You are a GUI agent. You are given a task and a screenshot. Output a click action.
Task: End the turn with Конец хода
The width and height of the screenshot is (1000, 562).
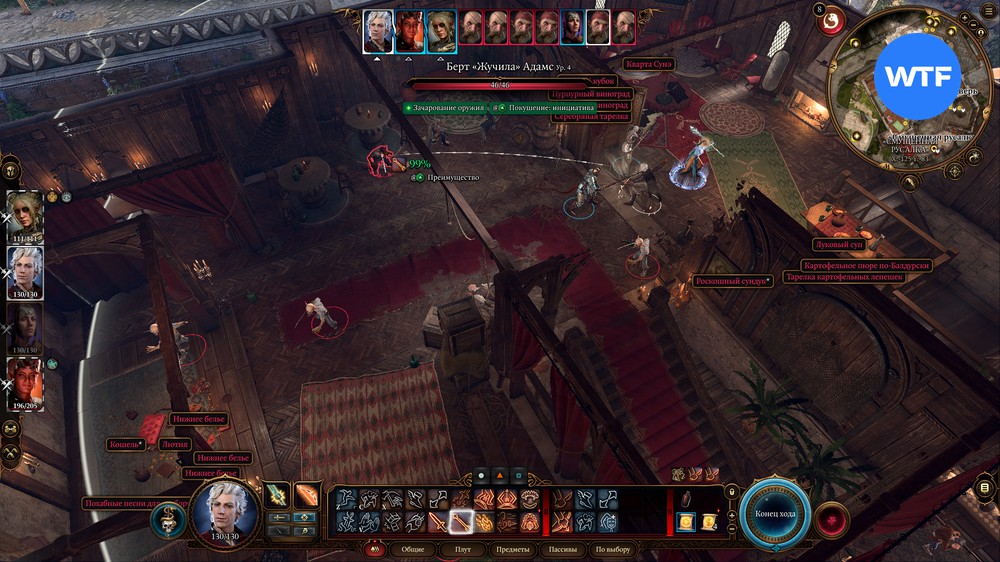775,514
